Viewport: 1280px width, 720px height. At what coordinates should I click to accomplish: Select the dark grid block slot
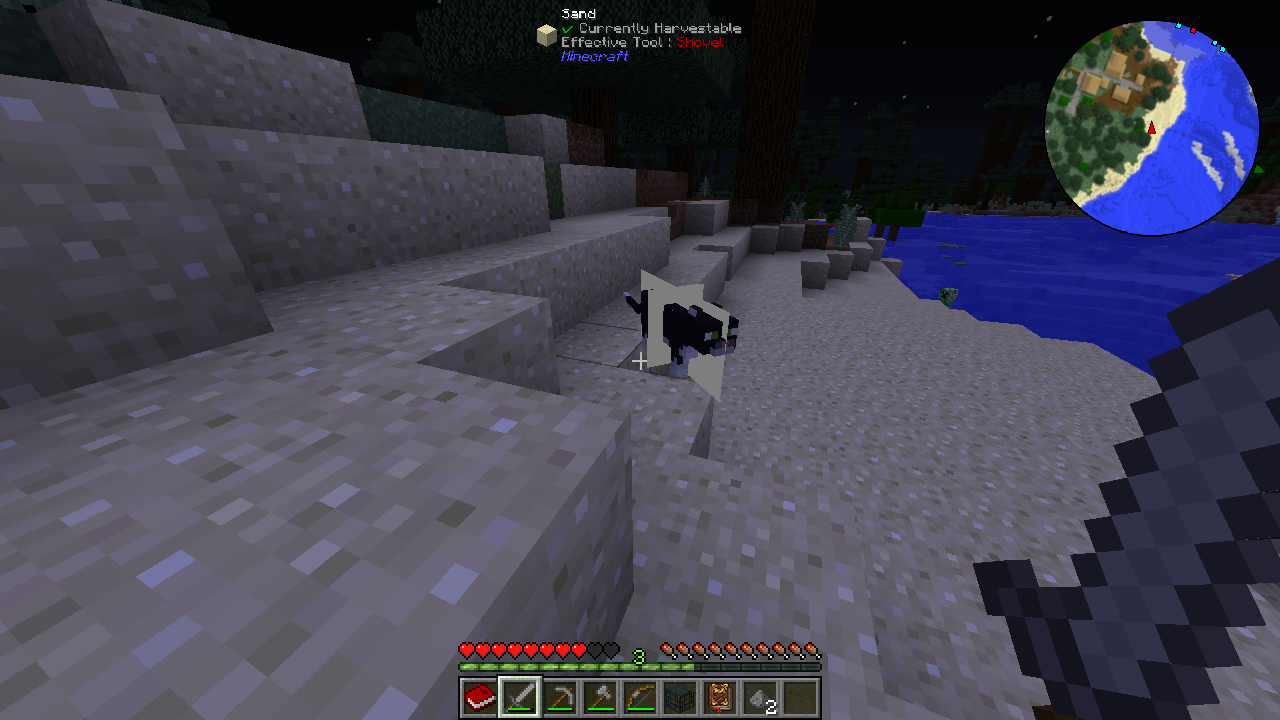point(680,697)
